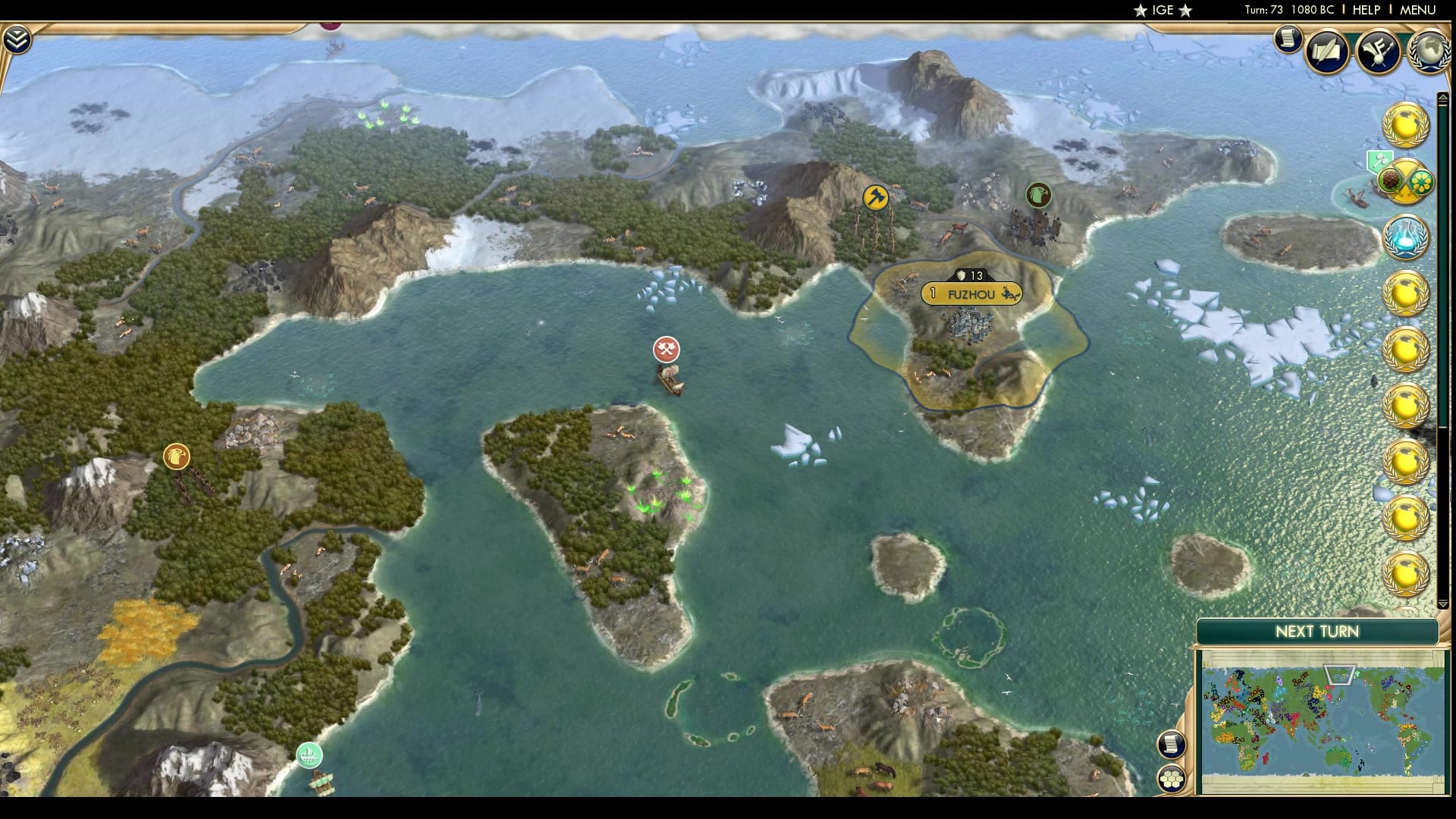The height and width of the screenshot is (819, 1456).
Task: Open the notification log scroll icon top right
Action: tap(1288, 40)
